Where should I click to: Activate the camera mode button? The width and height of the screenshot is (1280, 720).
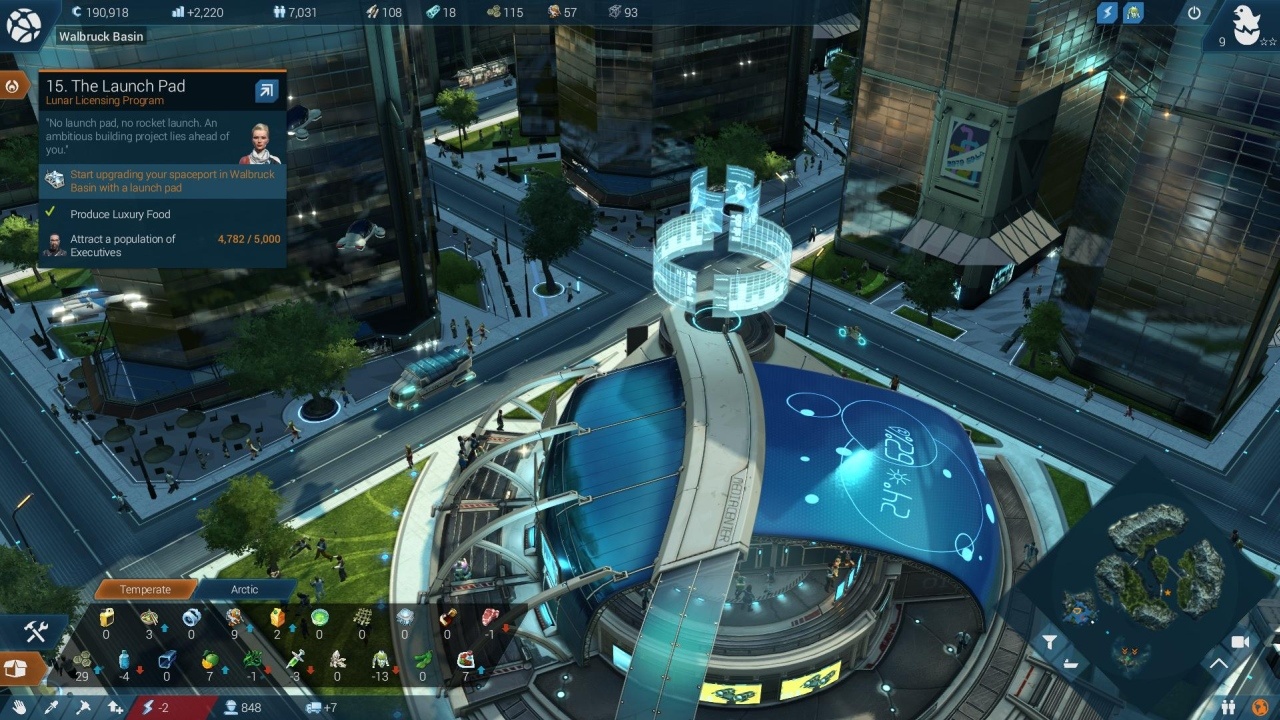pos(1240,642)
